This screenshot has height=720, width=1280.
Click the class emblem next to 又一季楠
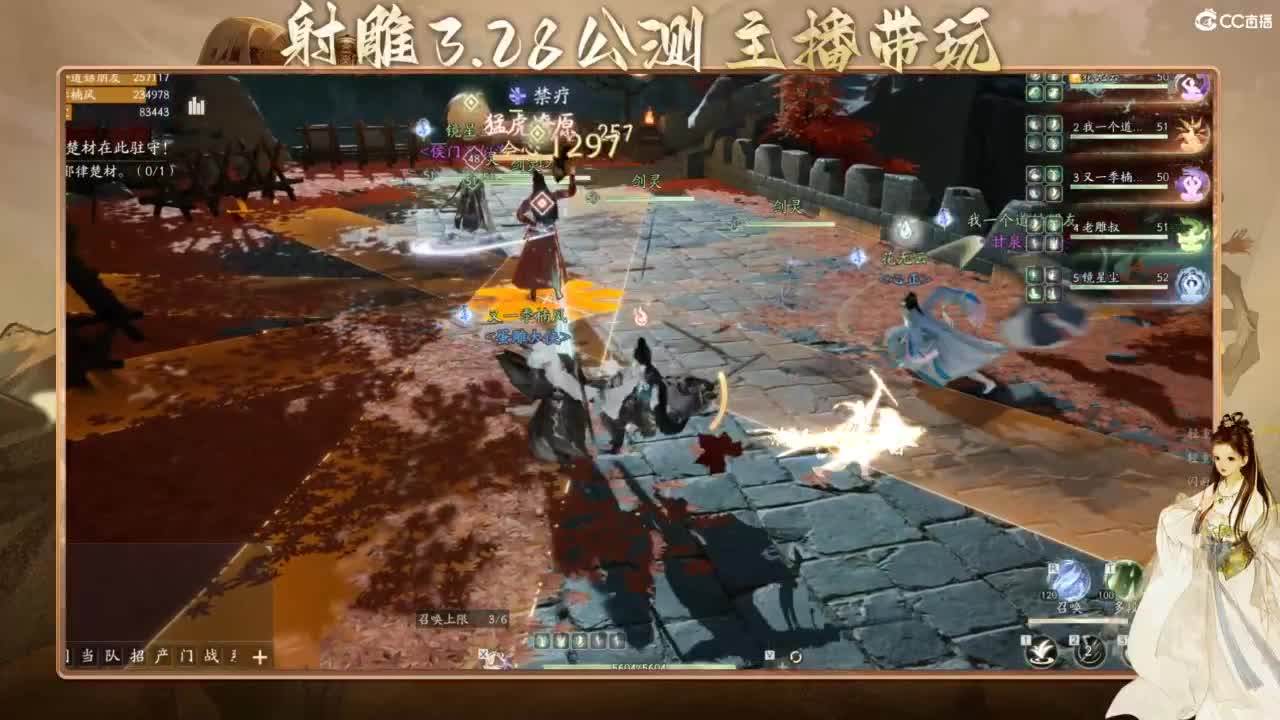point(1190,183)
